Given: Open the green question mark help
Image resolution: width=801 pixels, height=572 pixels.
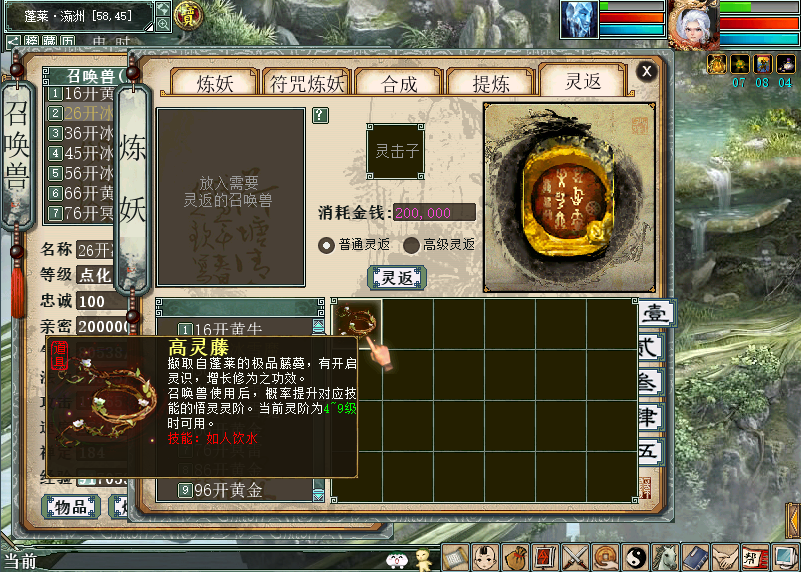Looking at the screenshot, I should [320, 115].
